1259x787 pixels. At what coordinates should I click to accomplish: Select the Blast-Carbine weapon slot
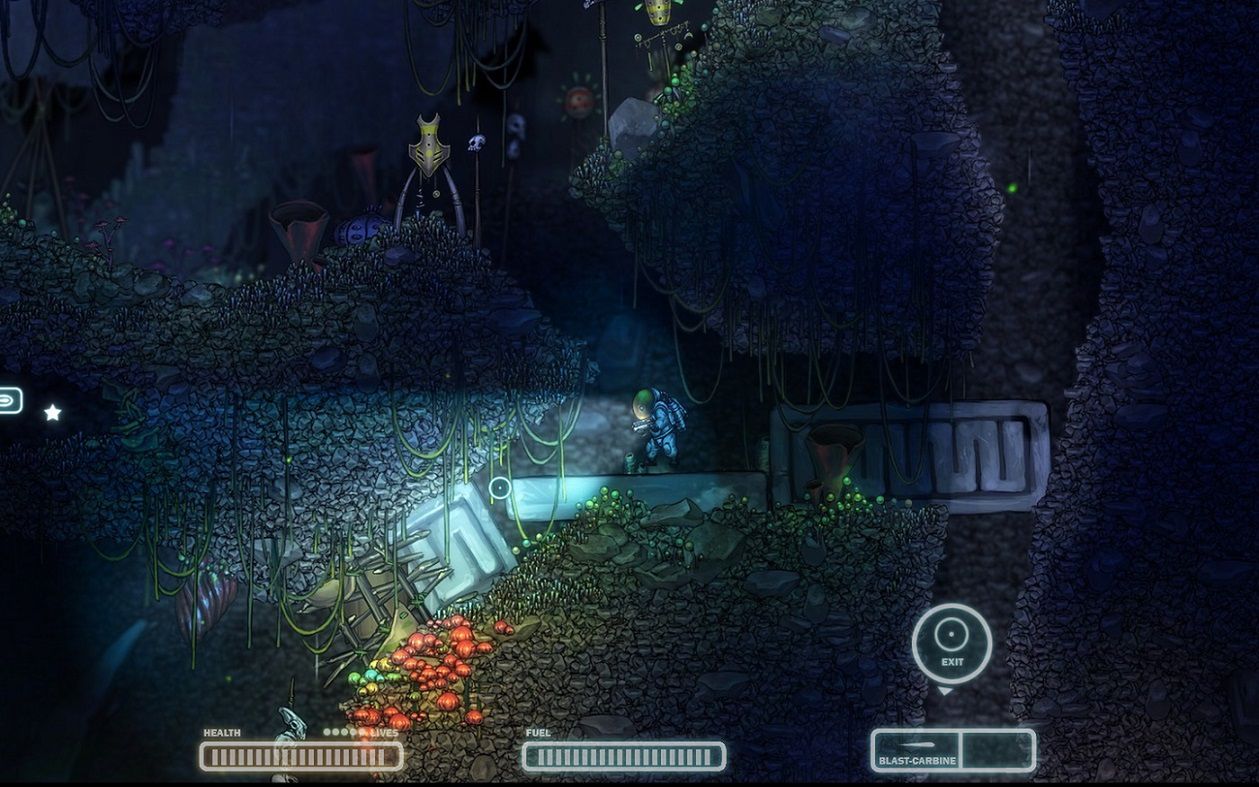[x=916, y=750]
